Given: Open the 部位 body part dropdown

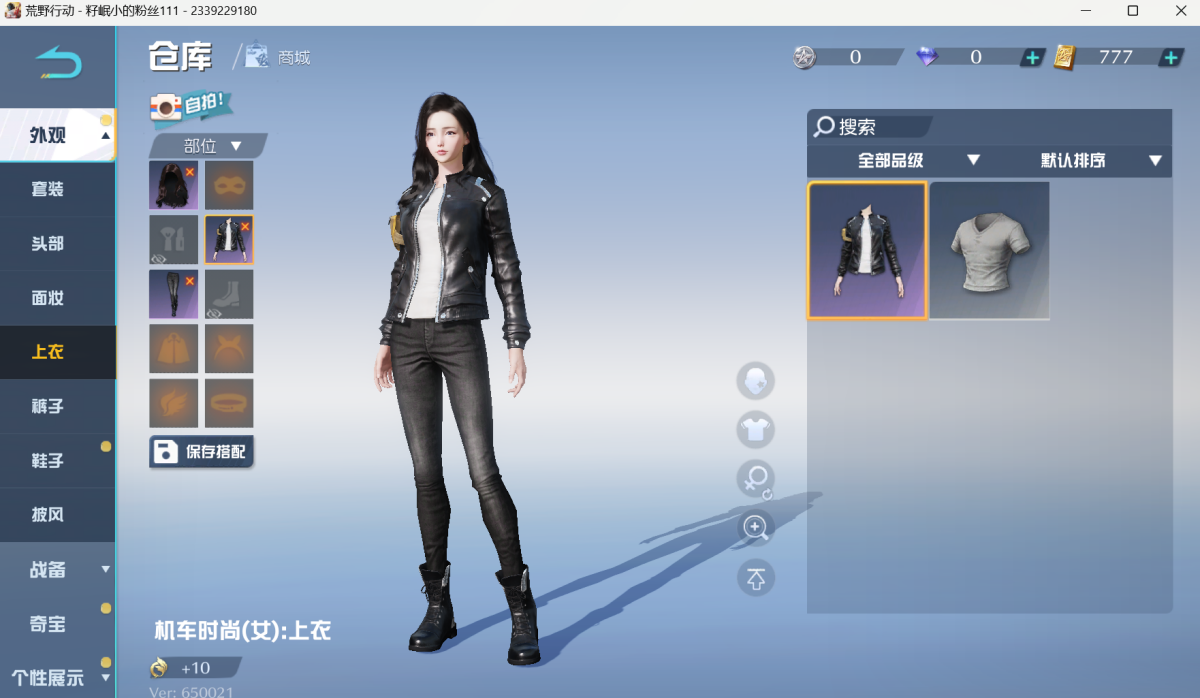Looking at the screenshot, I should coord(208,146).
